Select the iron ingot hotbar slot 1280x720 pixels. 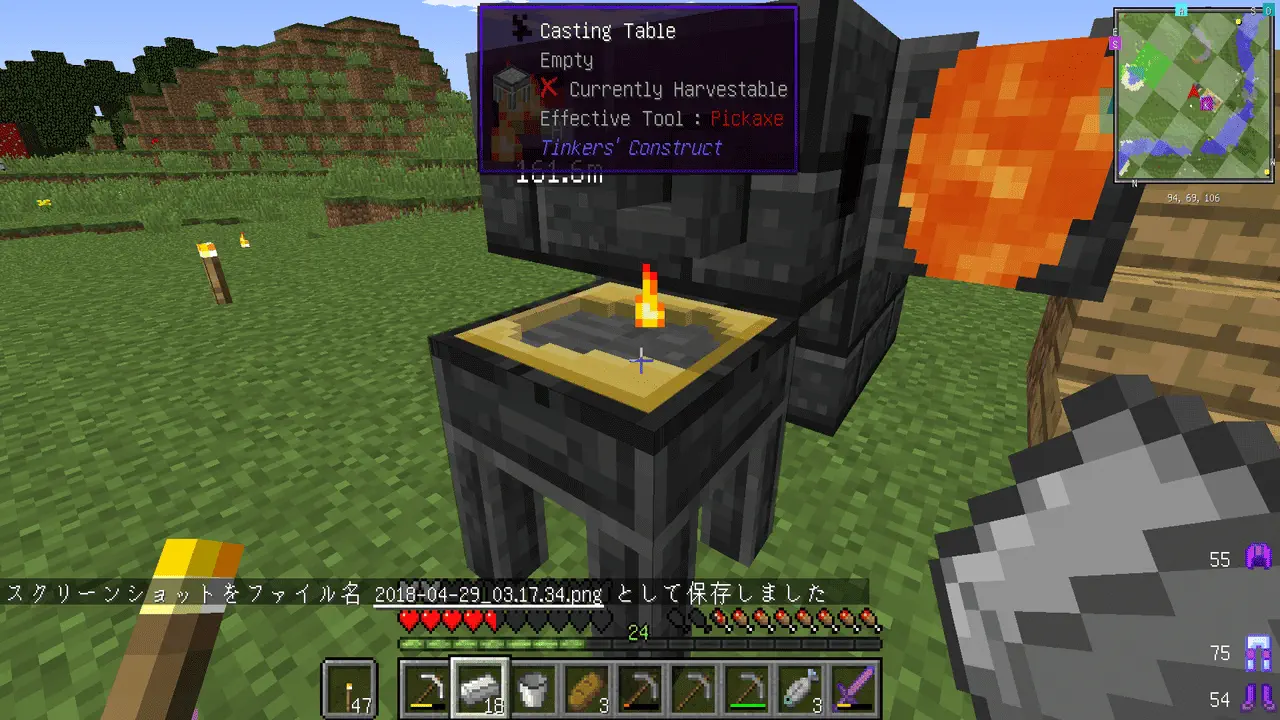(x=481, y=688)
